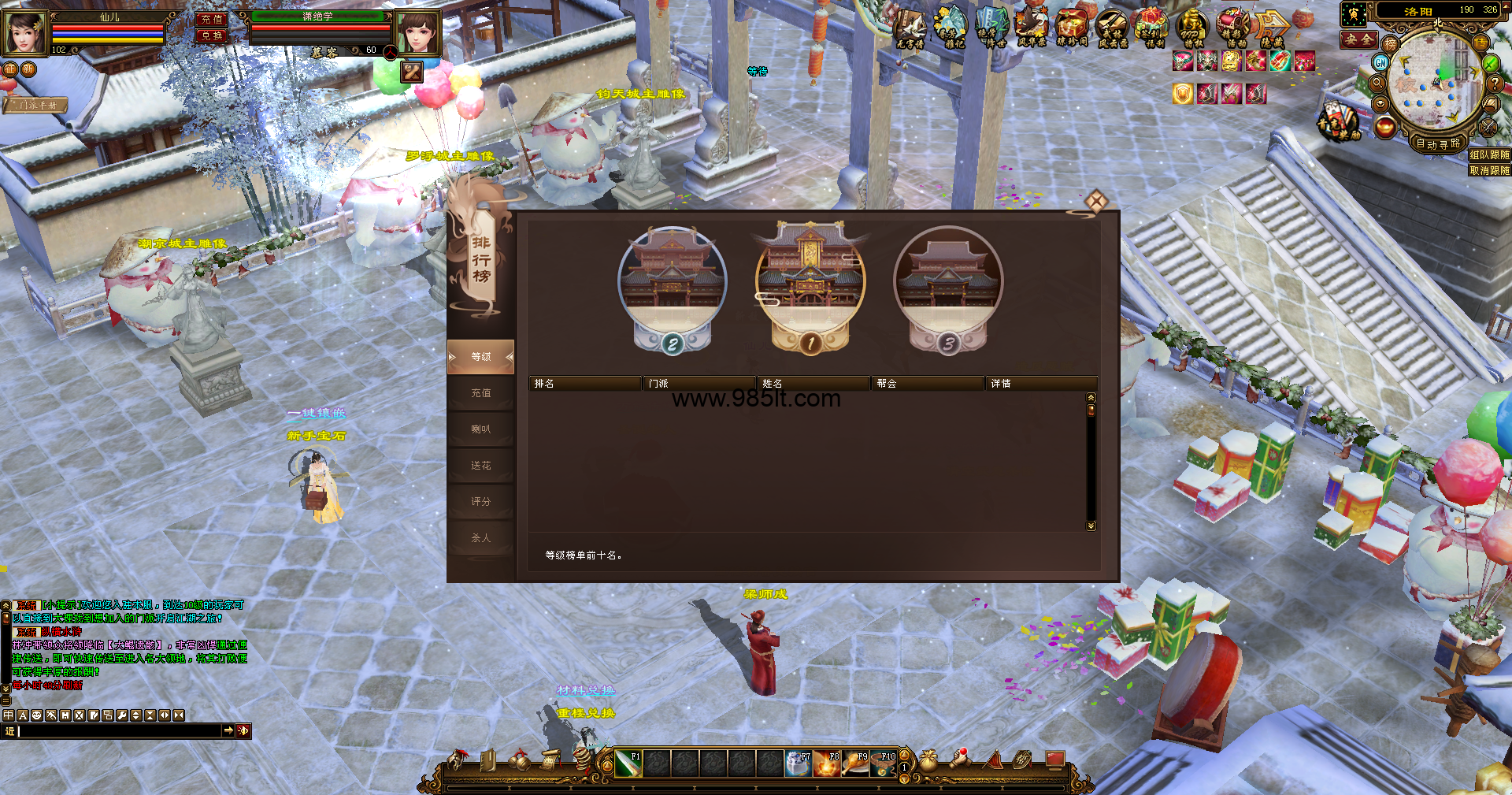The image size is (1512, 795).
Task: Show the 评分 ranking tab
Action: pyautogui.click(x=480, y=502)
